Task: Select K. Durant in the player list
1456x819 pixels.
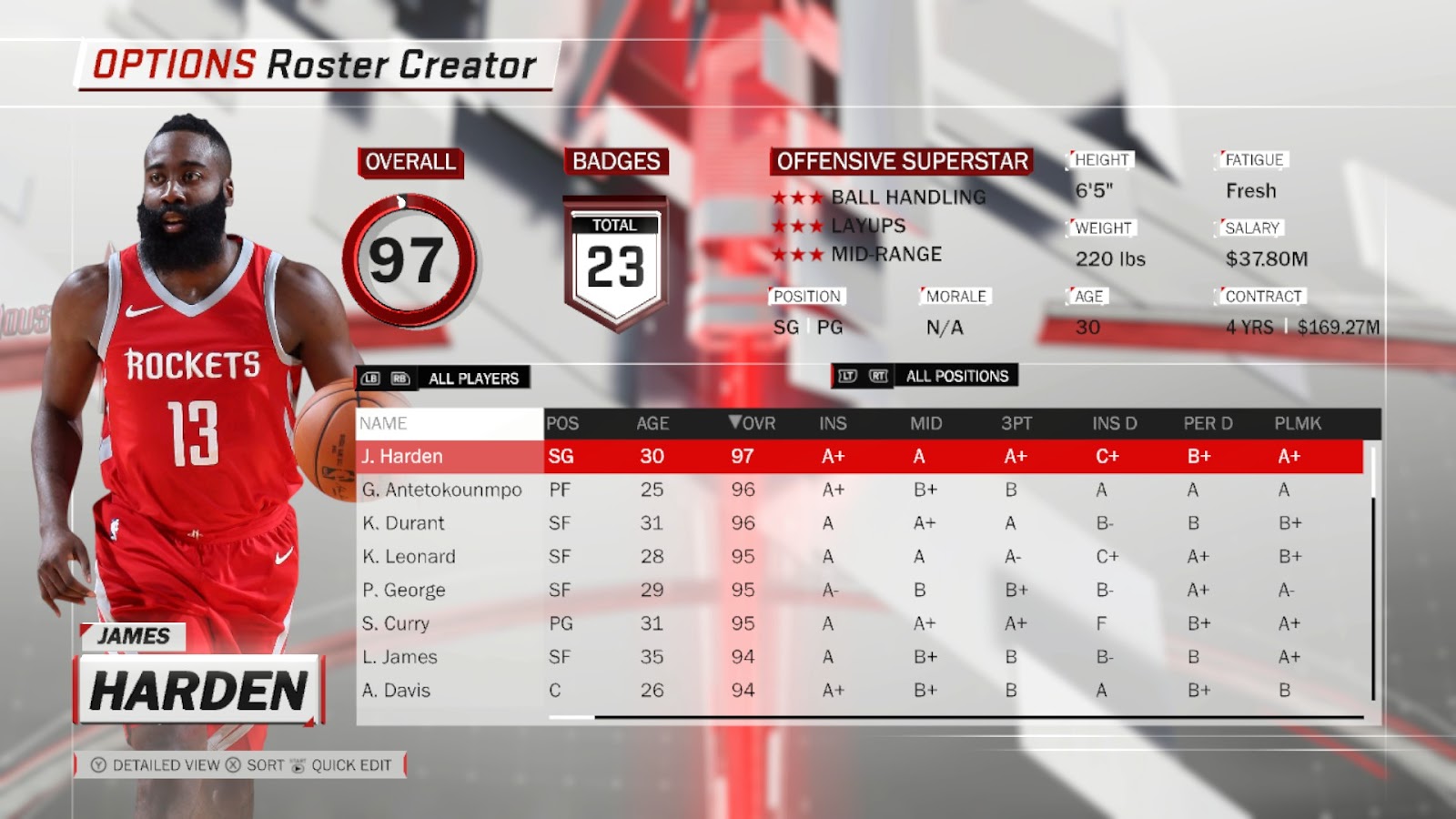Action: coord(403,523)
